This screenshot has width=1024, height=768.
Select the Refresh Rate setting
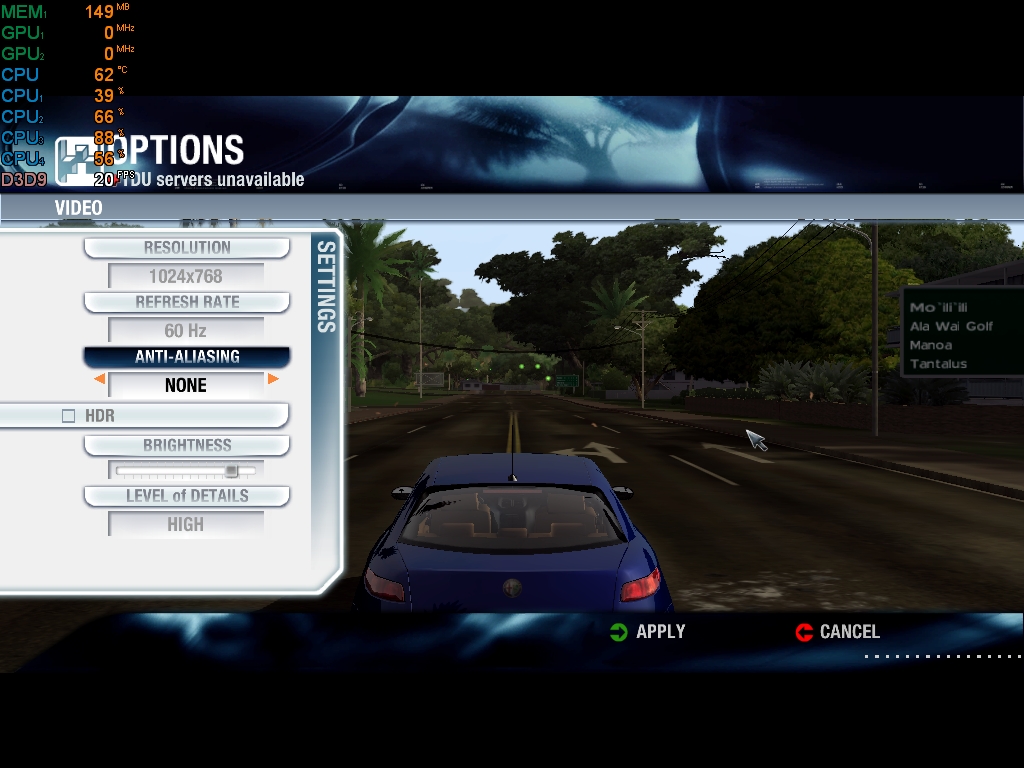(x=187, y=302)
